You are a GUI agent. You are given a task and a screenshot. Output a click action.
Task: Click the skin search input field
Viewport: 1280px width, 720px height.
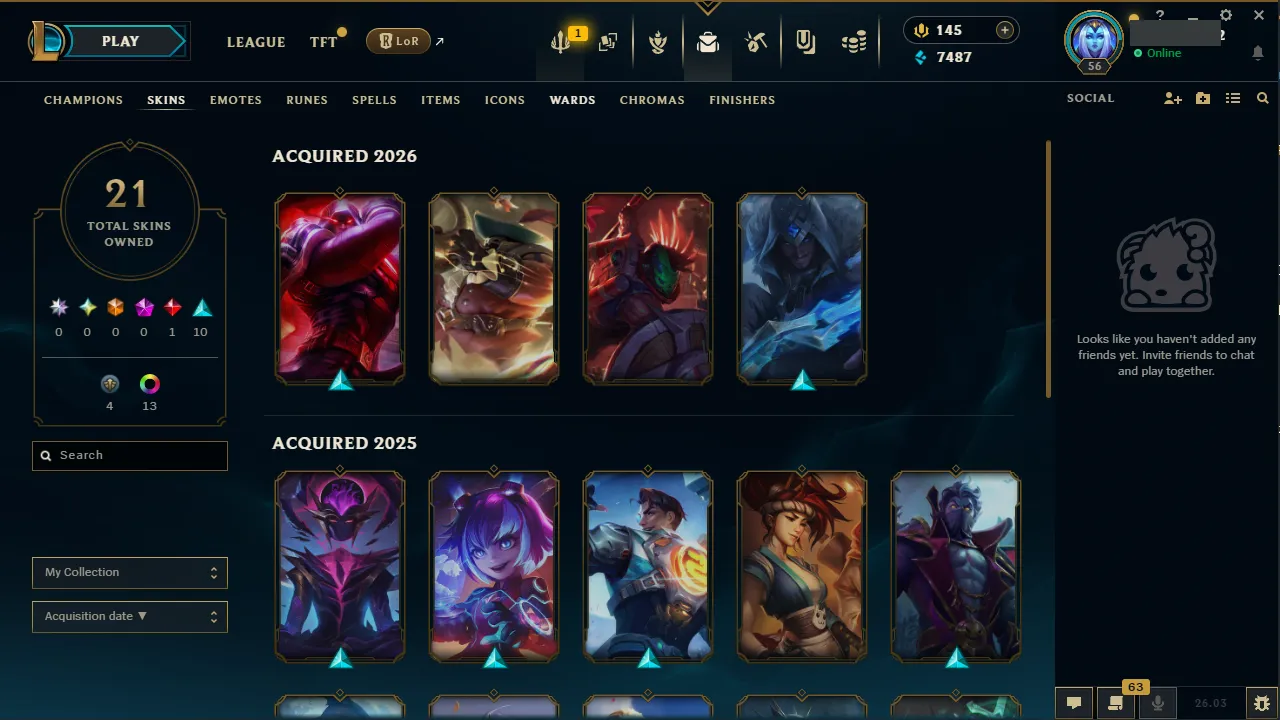[129, 455]
